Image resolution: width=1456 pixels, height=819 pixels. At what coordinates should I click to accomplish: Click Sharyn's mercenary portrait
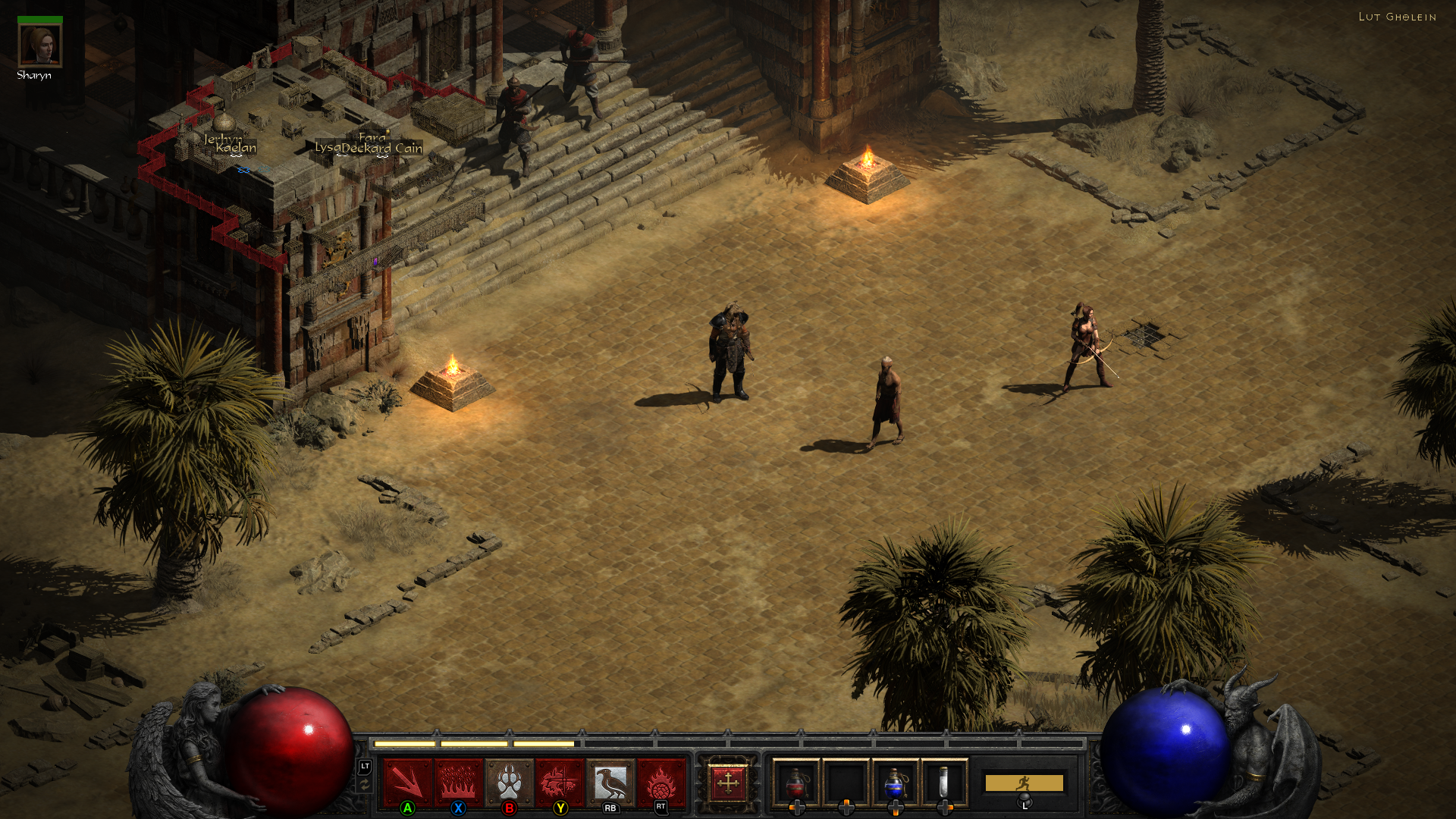tap(39, 45)
